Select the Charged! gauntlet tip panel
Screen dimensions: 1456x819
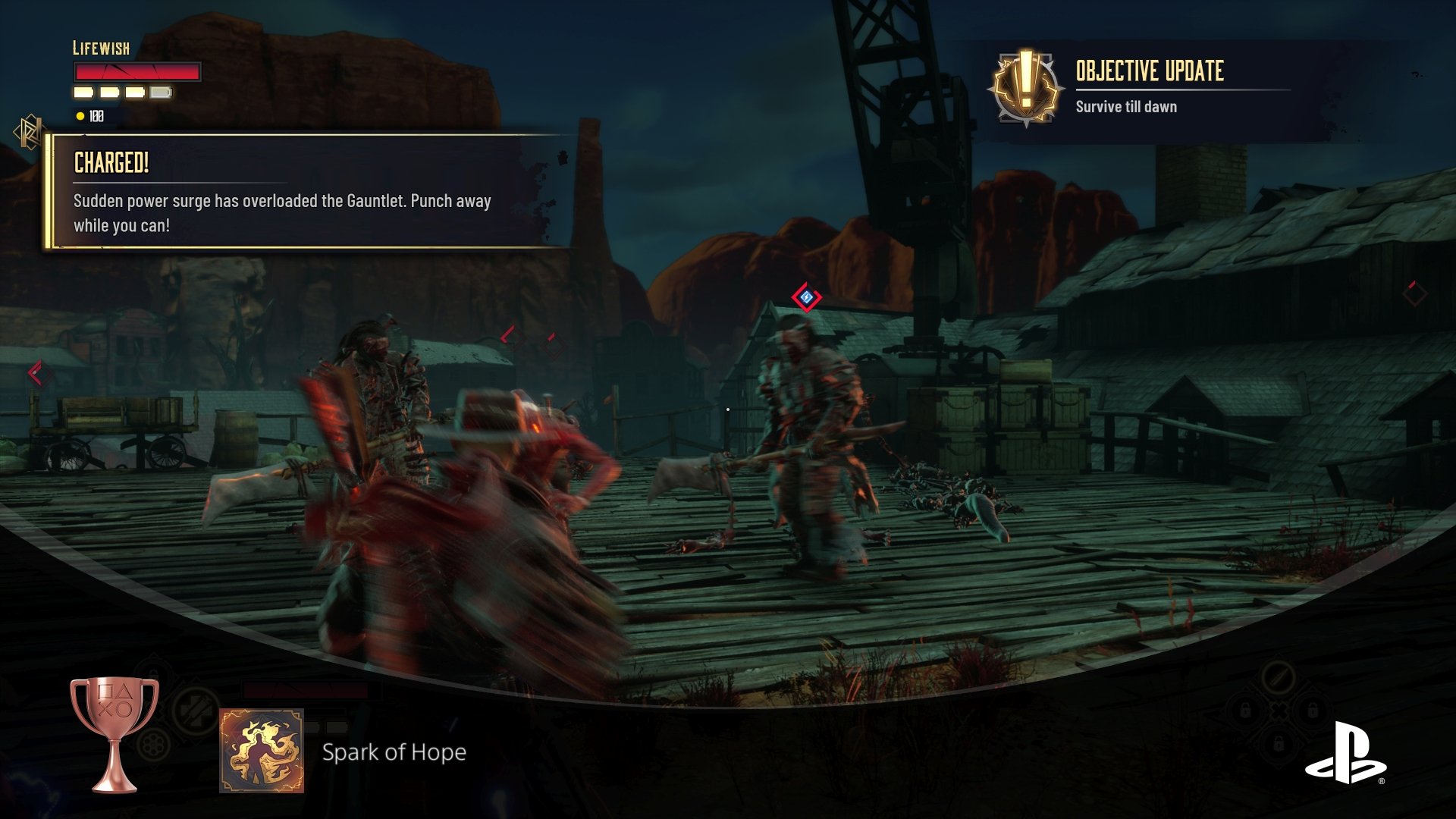click(303, 193)
